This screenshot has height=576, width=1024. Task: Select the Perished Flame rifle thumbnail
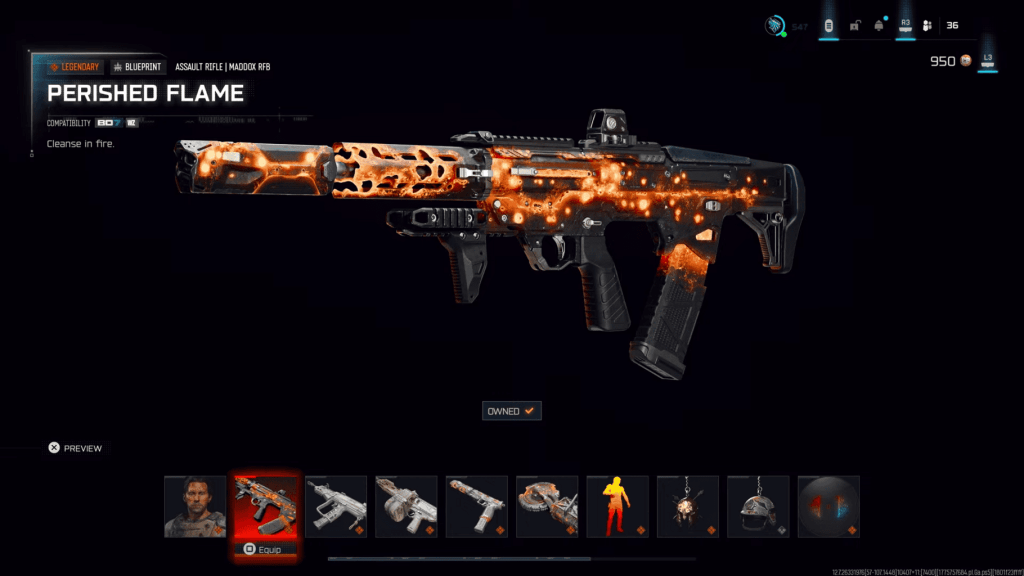[265, 506]
